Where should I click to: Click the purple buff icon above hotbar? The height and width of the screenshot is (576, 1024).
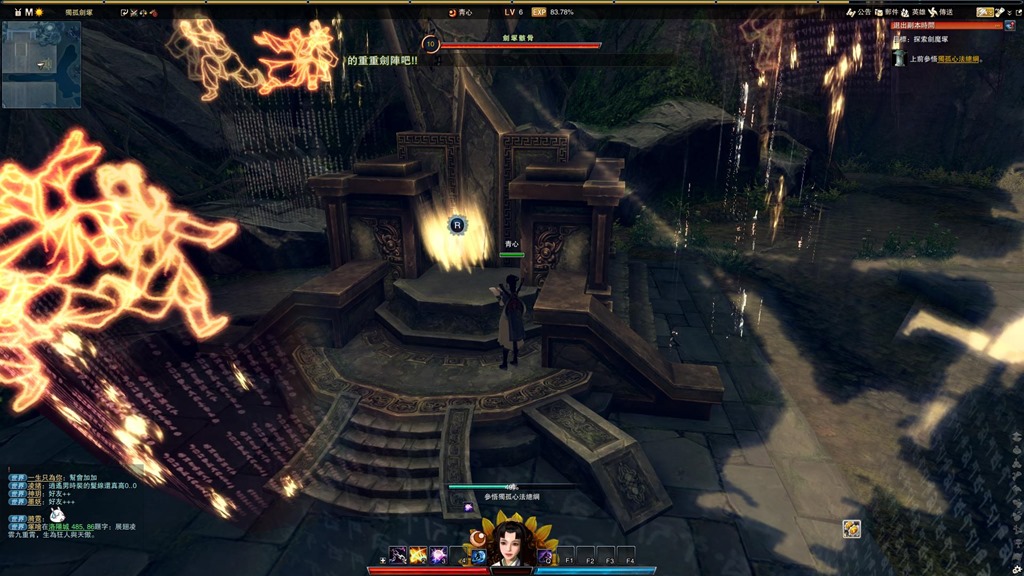click(x=468, y=508)
